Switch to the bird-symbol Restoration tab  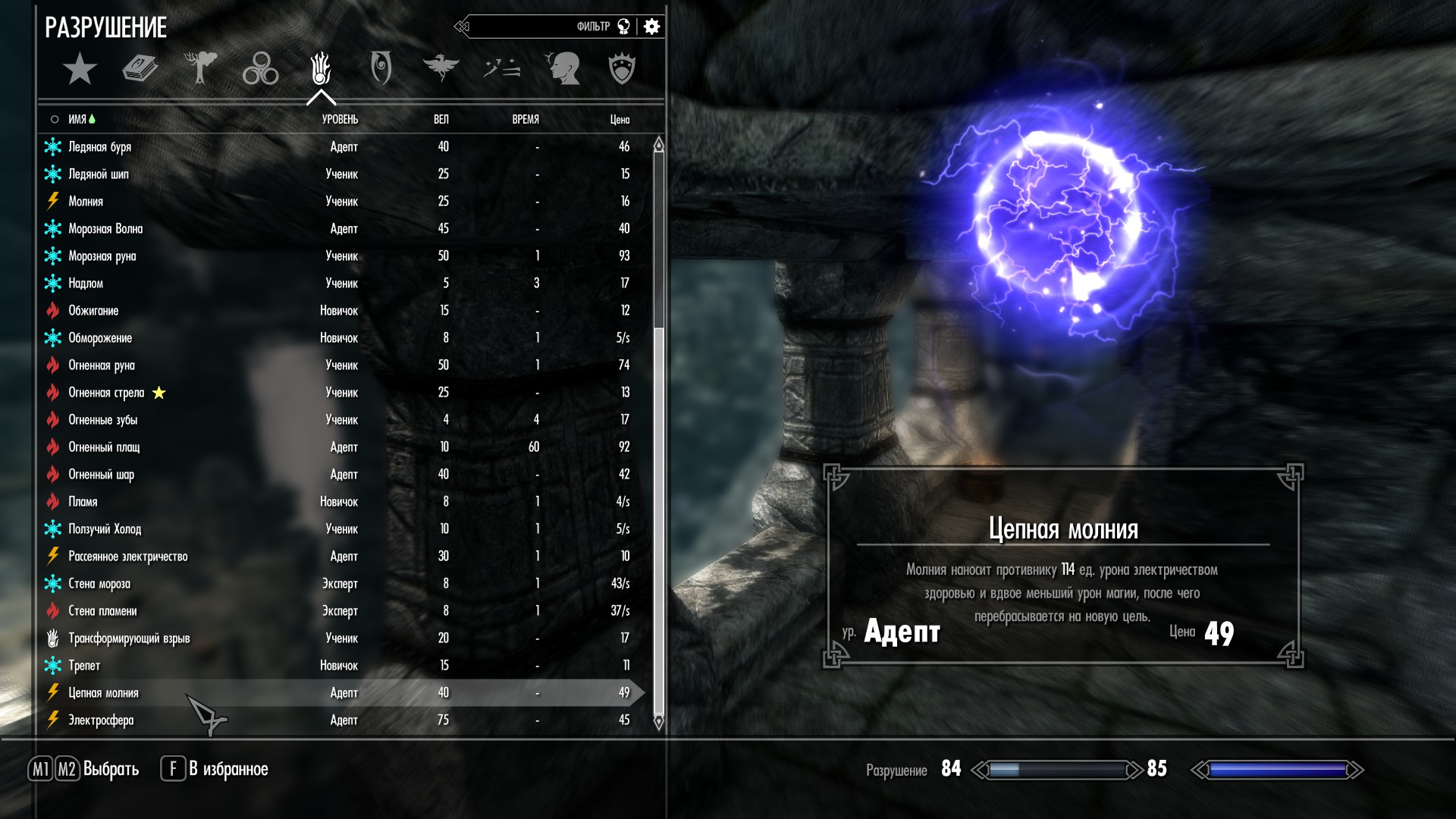tap(441, 69)
